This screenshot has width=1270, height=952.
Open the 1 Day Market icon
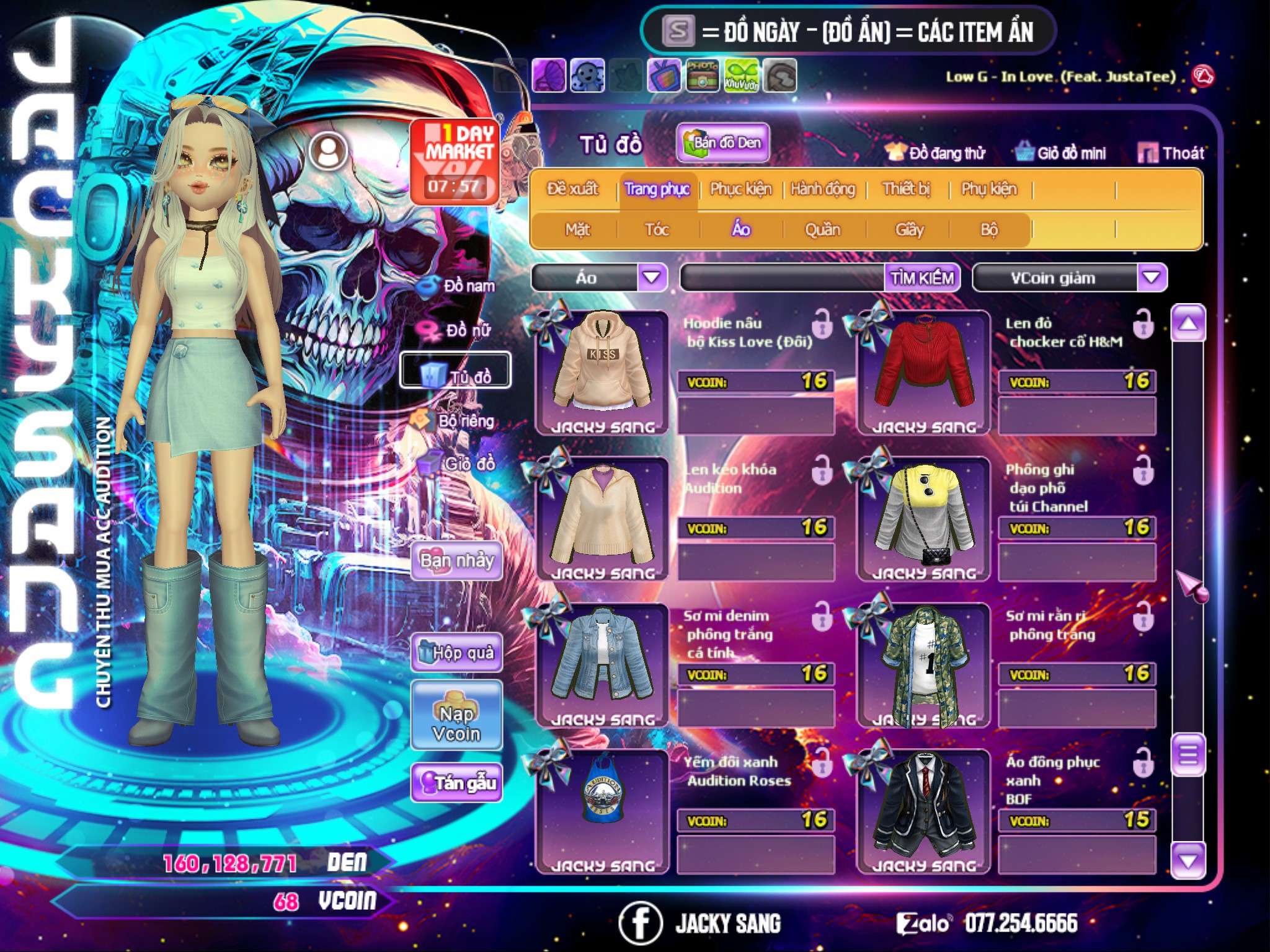pos(455,161)
